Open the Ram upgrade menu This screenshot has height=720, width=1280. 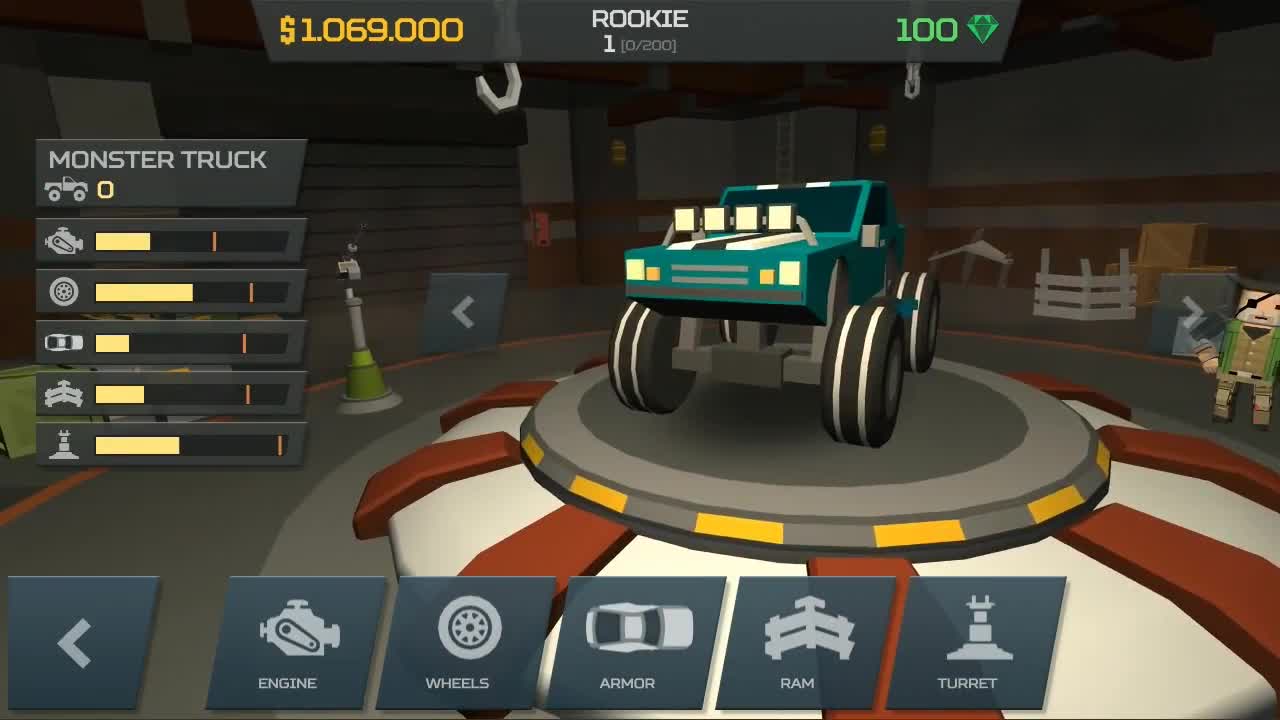tap(804, 642)
